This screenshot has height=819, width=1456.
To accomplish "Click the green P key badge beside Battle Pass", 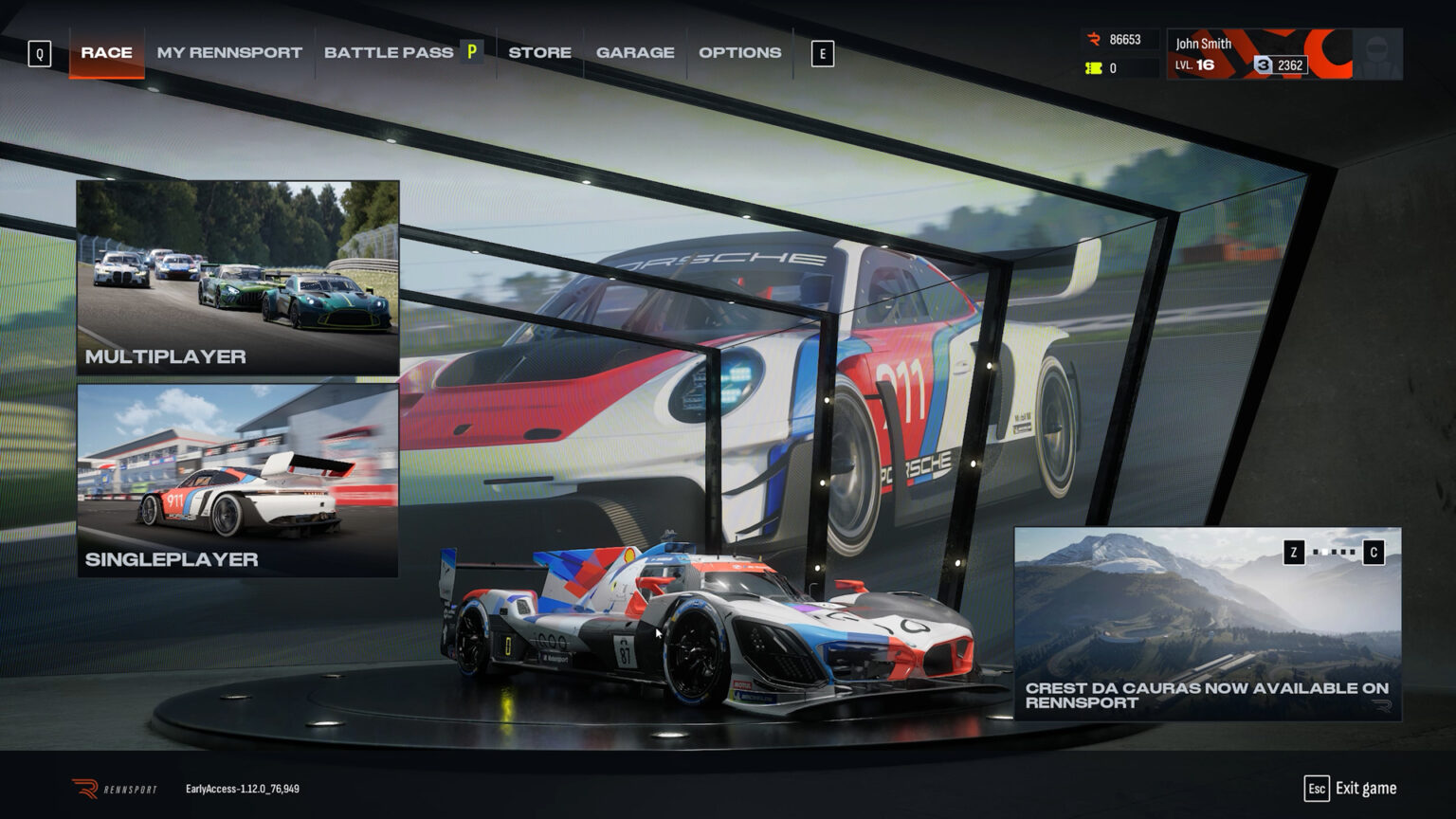I will 471,52.
